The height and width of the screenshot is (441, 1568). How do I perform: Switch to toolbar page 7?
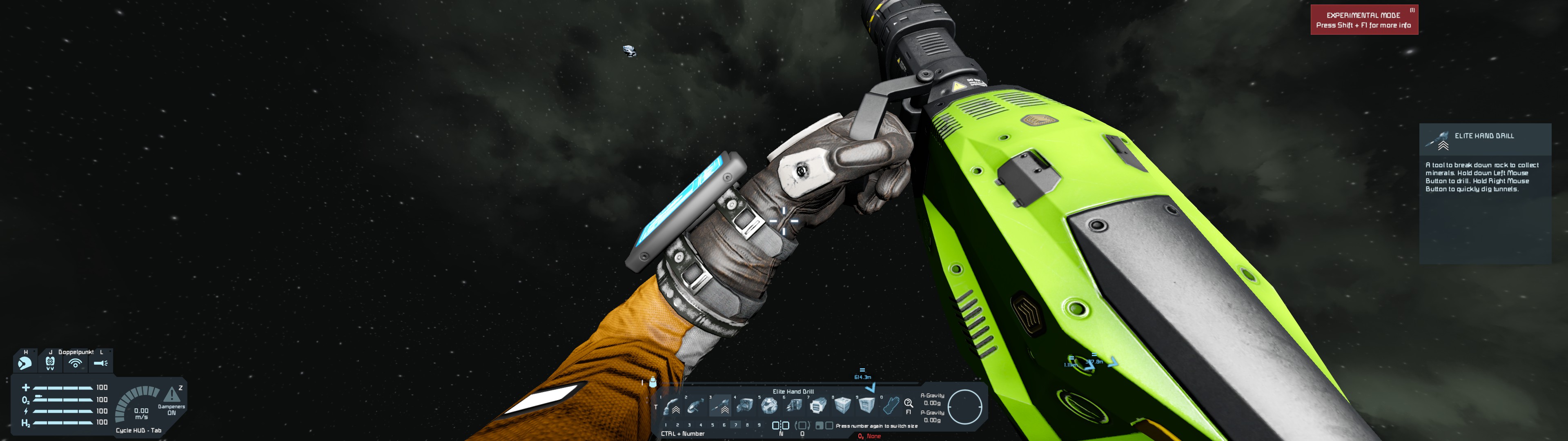click(735, 425)
